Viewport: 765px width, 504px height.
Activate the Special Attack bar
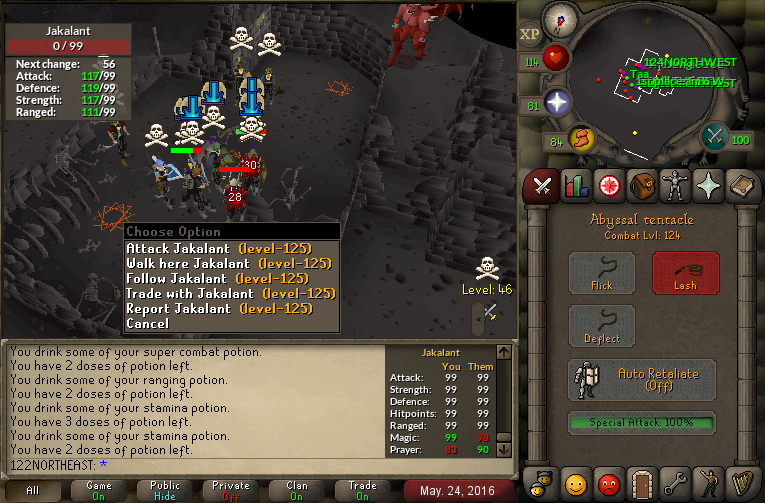pyautogui.click(x=642, y=423)
